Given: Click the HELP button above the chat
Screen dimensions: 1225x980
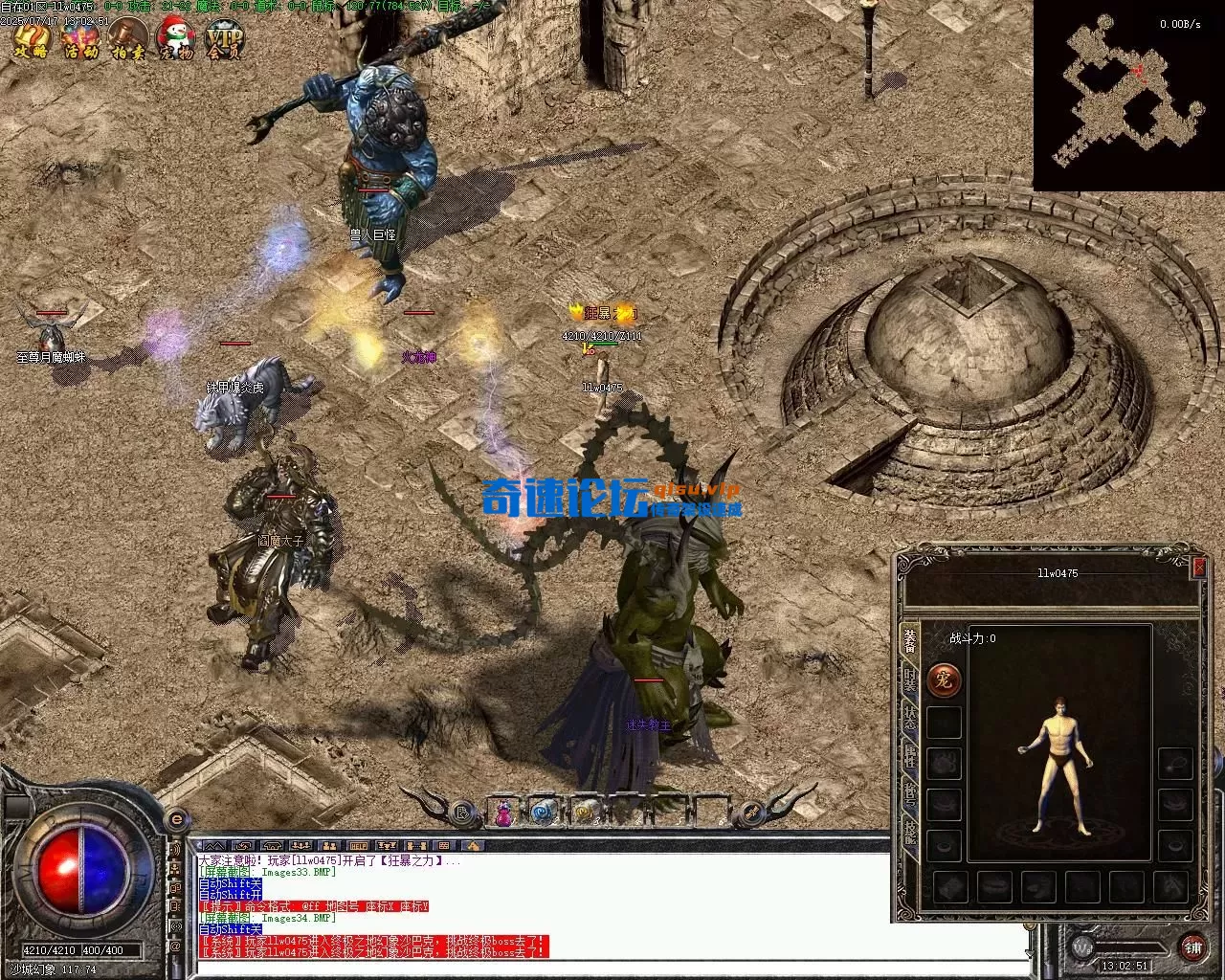Looking at the screenshot, I should click(x=359, y=846).
